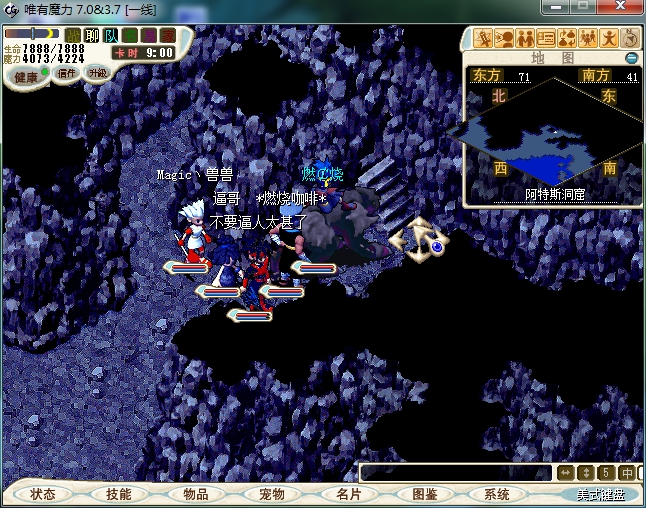646x508 pixels.
Task: Click the 健康 health button
Action: (x=26, y=77)
